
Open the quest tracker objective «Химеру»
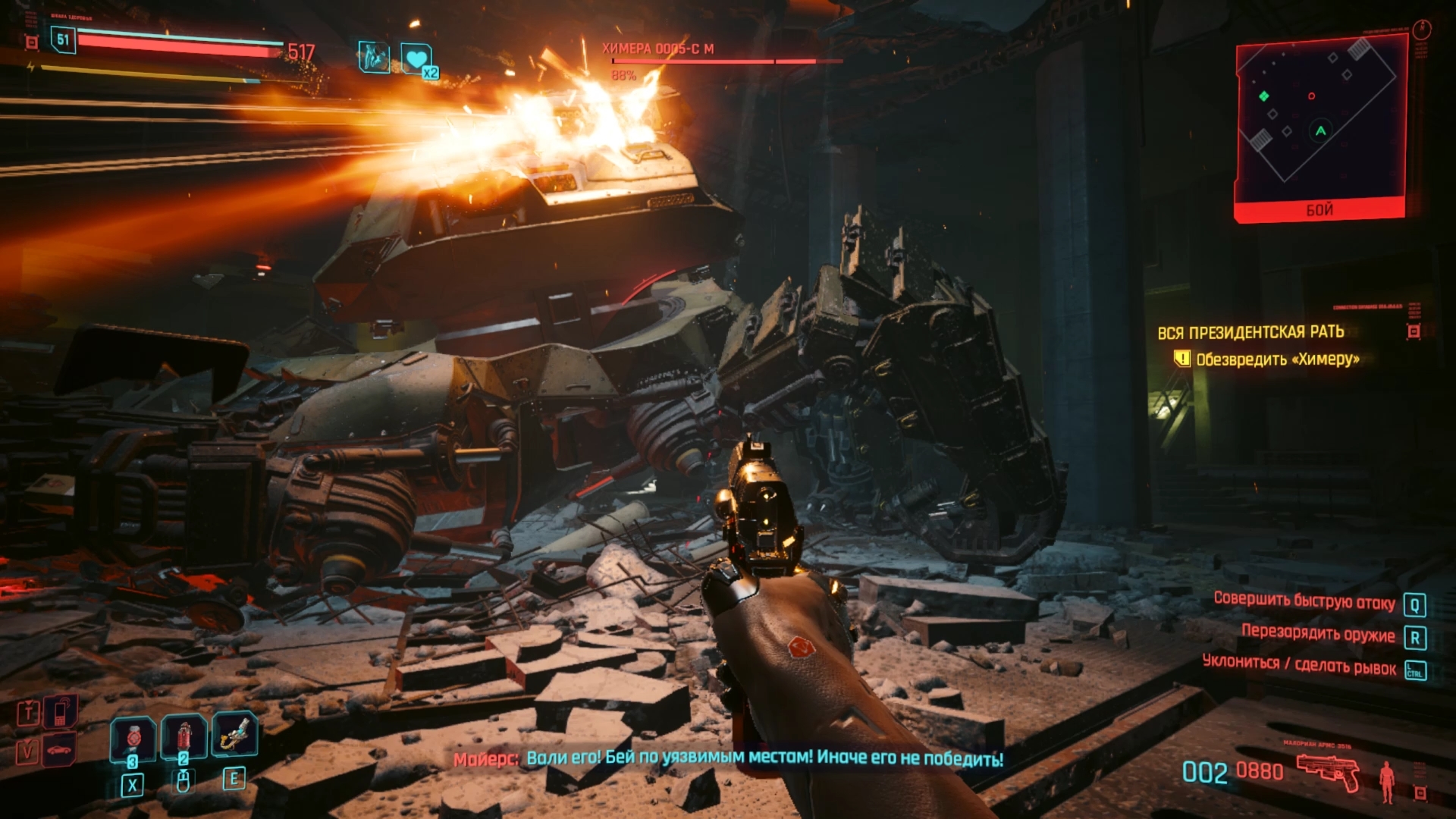click(x=1277, y=359)
